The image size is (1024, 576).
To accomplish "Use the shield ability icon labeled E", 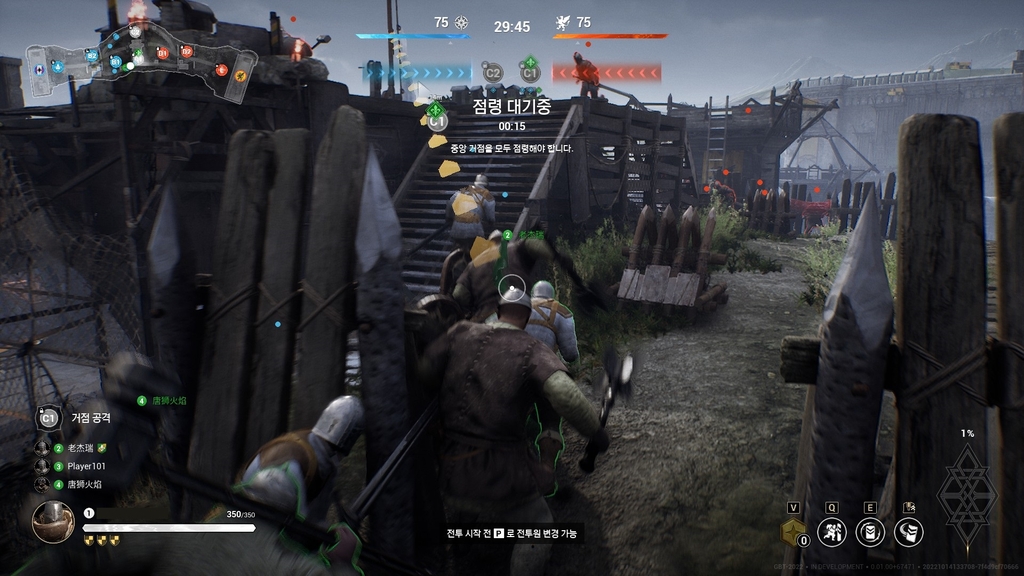I will point(870,531).
